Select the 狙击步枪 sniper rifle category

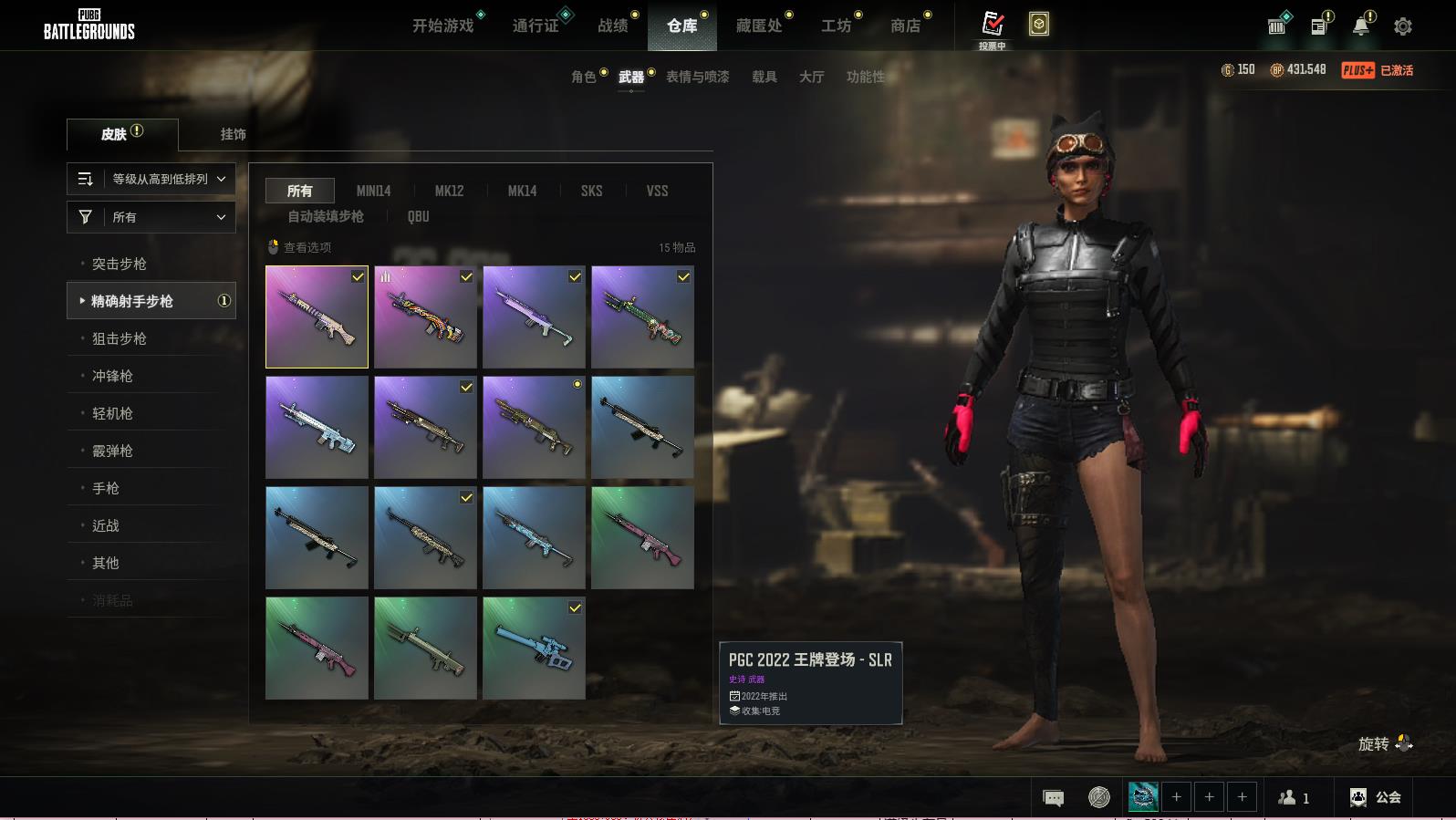pyautogui.click(x=120, y=338)
